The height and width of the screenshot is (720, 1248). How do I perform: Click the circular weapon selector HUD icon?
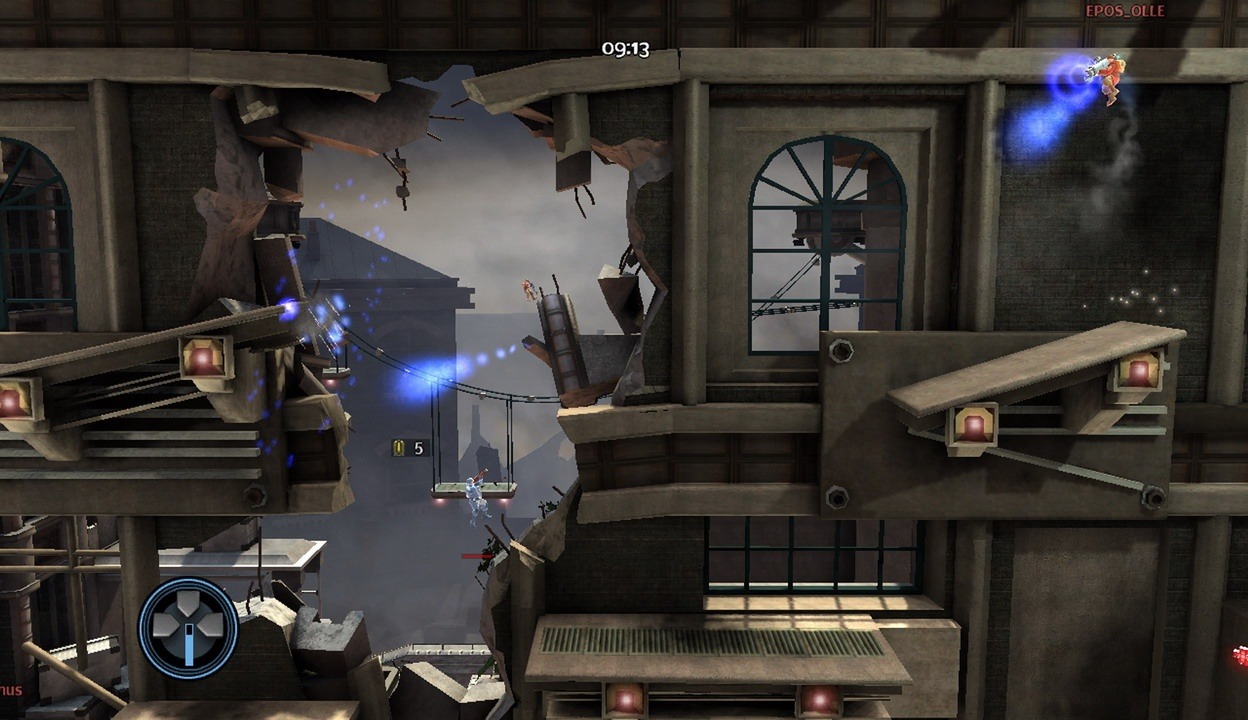pos(188,629)
